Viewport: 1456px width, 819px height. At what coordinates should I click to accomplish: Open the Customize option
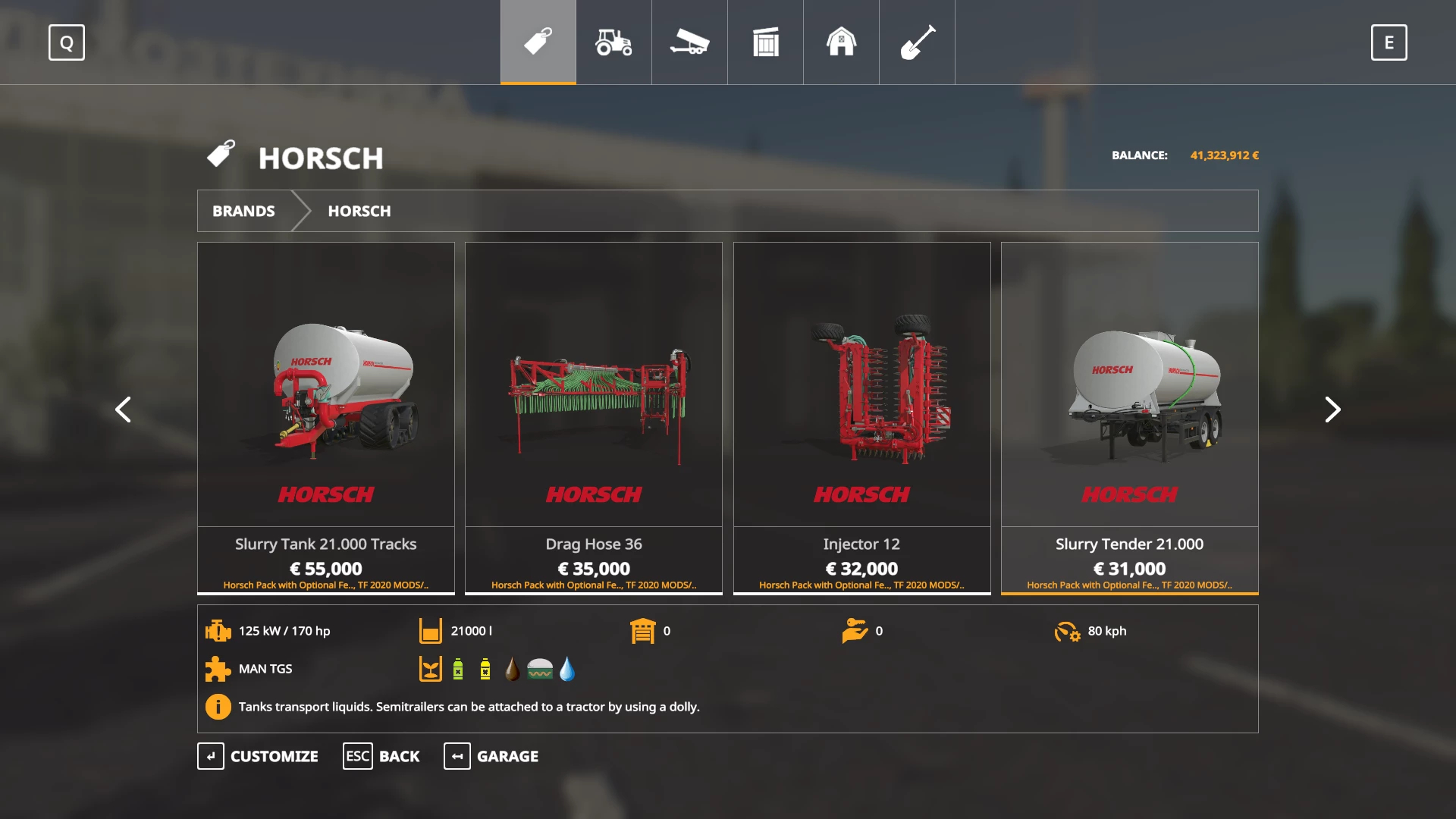tap(258, 756)
